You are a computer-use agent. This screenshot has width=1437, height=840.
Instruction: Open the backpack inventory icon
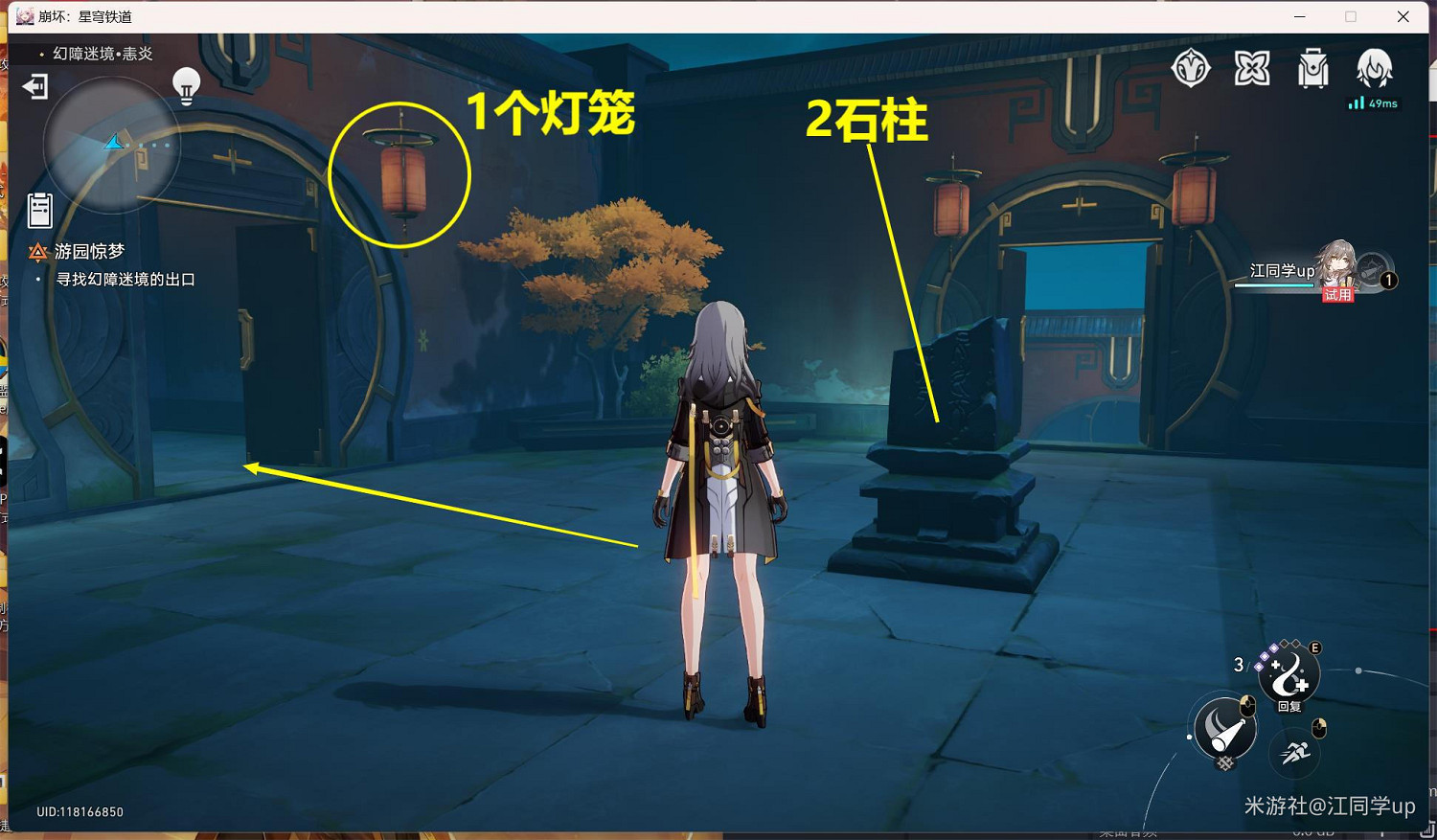[x=1312, y=67]
